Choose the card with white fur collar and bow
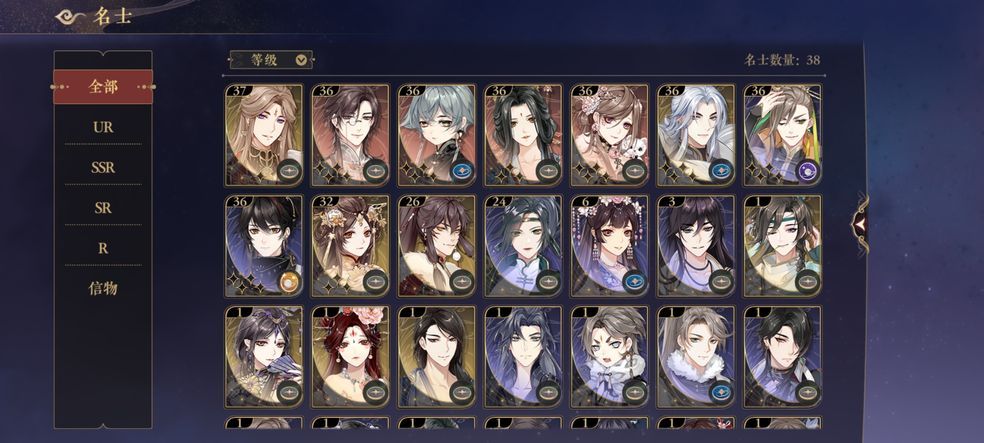Viewport: 984px width, 443px height. click(609, 357)
